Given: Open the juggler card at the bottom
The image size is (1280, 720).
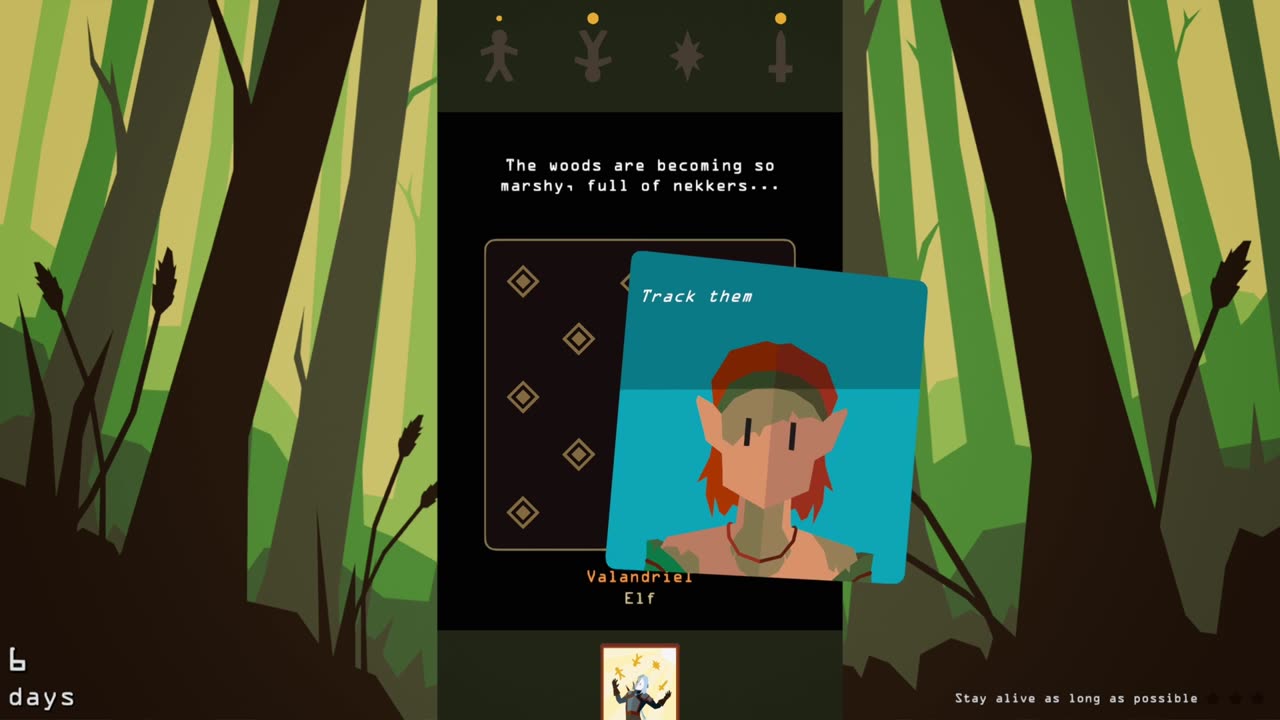Looking at the screenshot, I should [x=640, y=682].
